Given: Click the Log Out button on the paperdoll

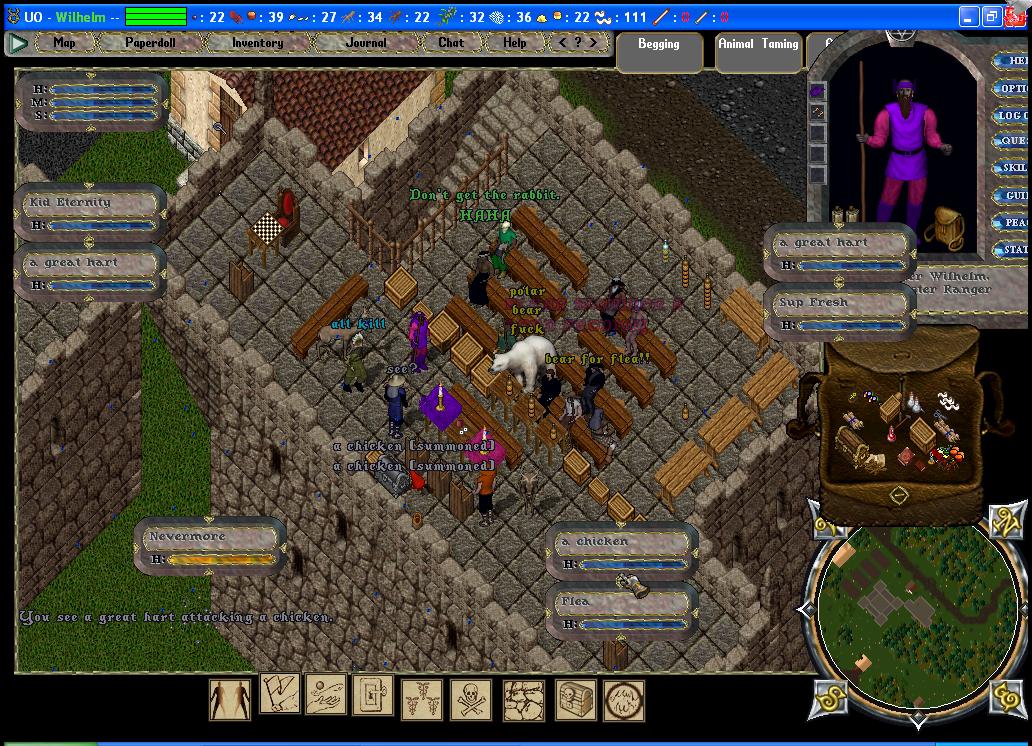Looking at the screenshot, I should pyautogui.click(x=1013, y=115).
